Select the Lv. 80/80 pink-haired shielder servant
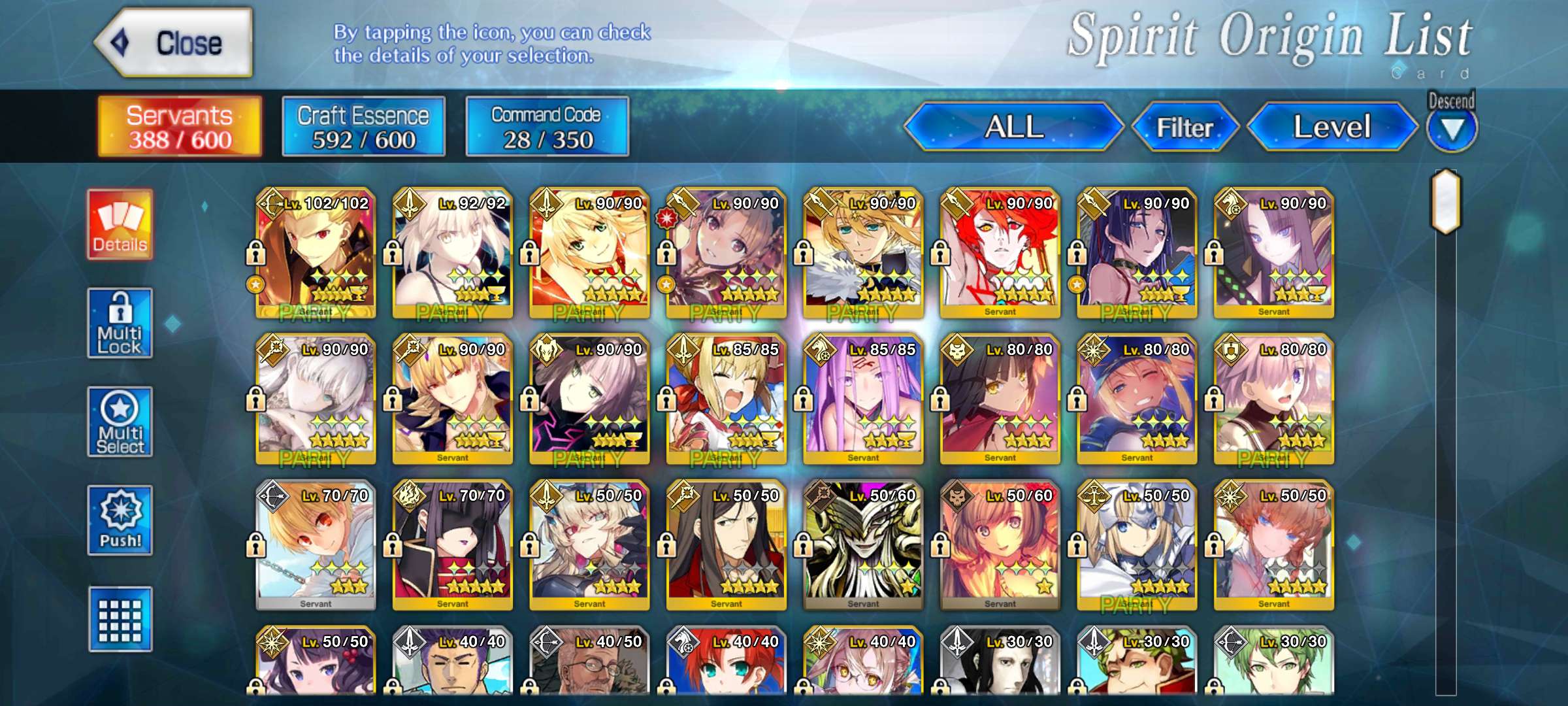 point(1273,399)
